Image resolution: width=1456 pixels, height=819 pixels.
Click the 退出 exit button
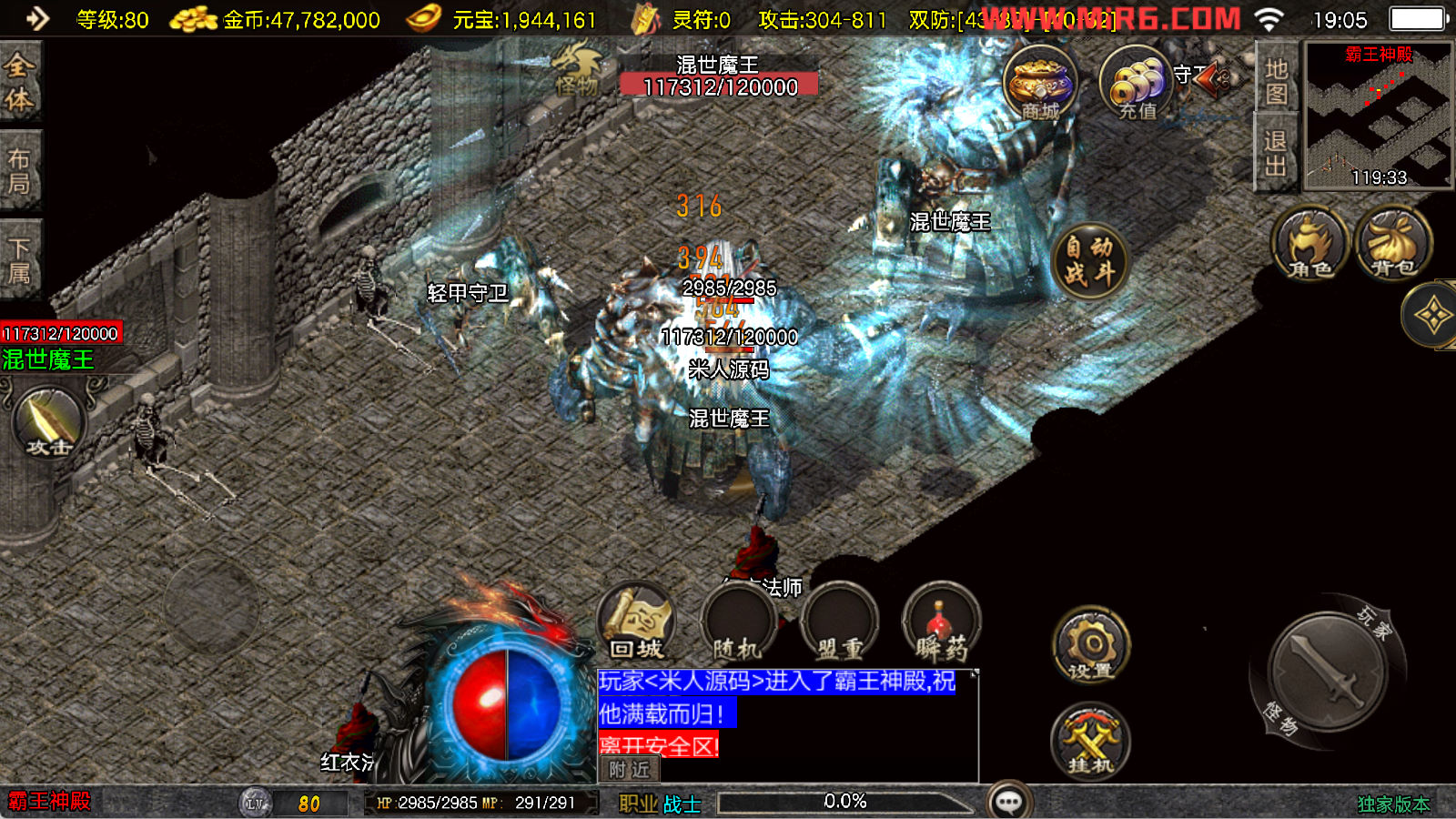[1276, 153]
